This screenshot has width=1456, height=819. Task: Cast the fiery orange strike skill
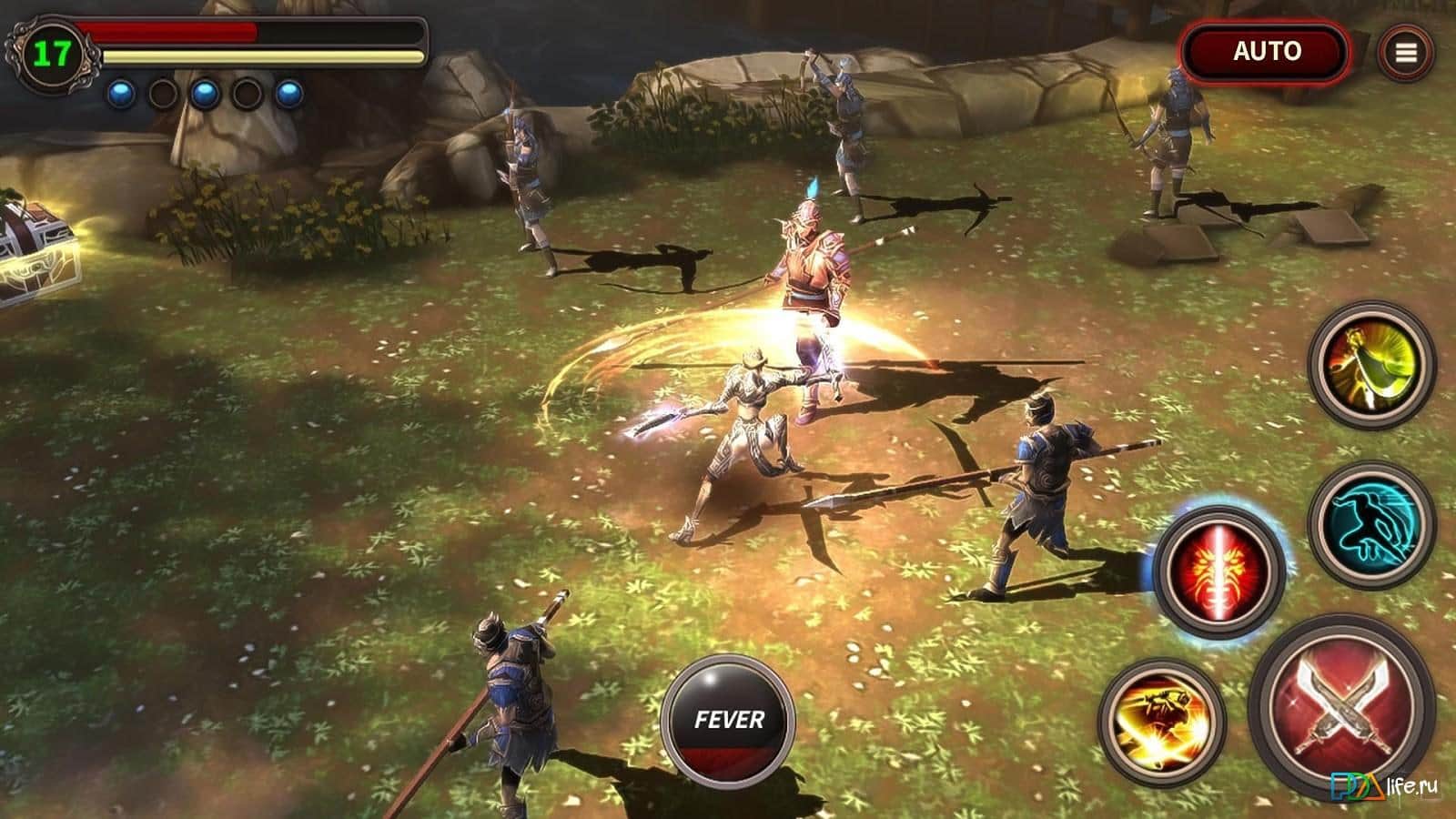(x=1162, y=718)
